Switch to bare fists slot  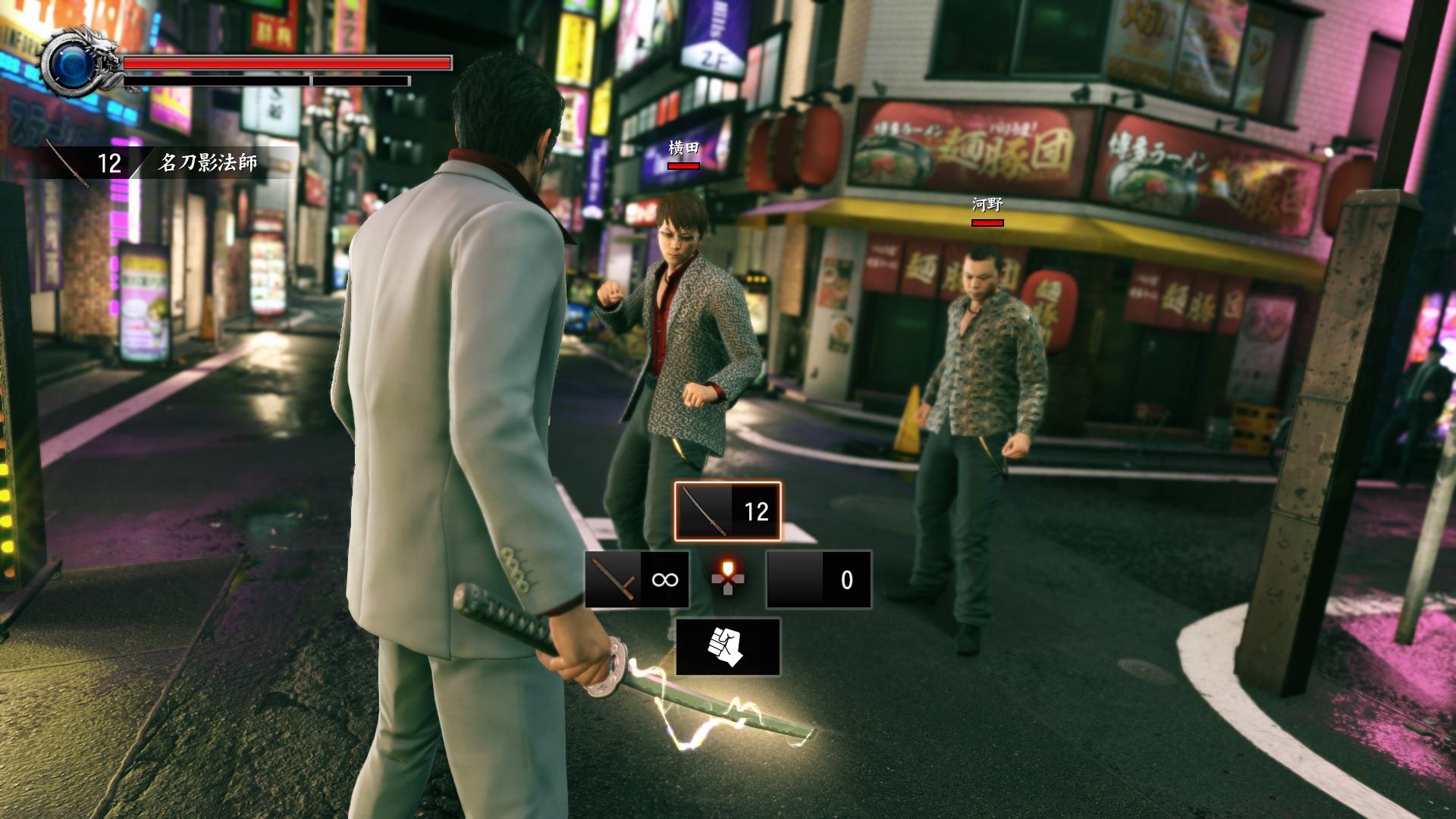click(727, 647)
